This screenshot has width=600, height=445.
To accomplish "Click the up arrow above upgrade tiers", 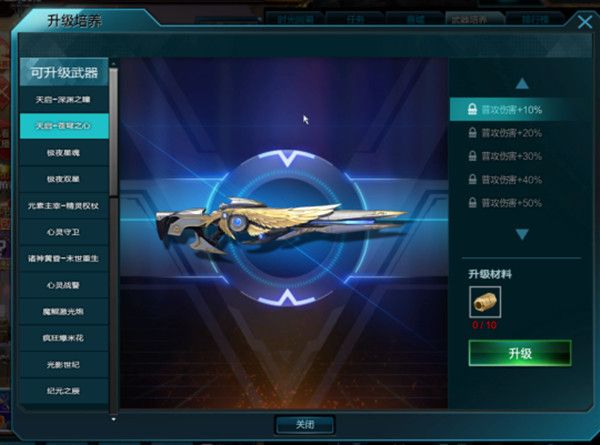I will (x=521, y=84).
